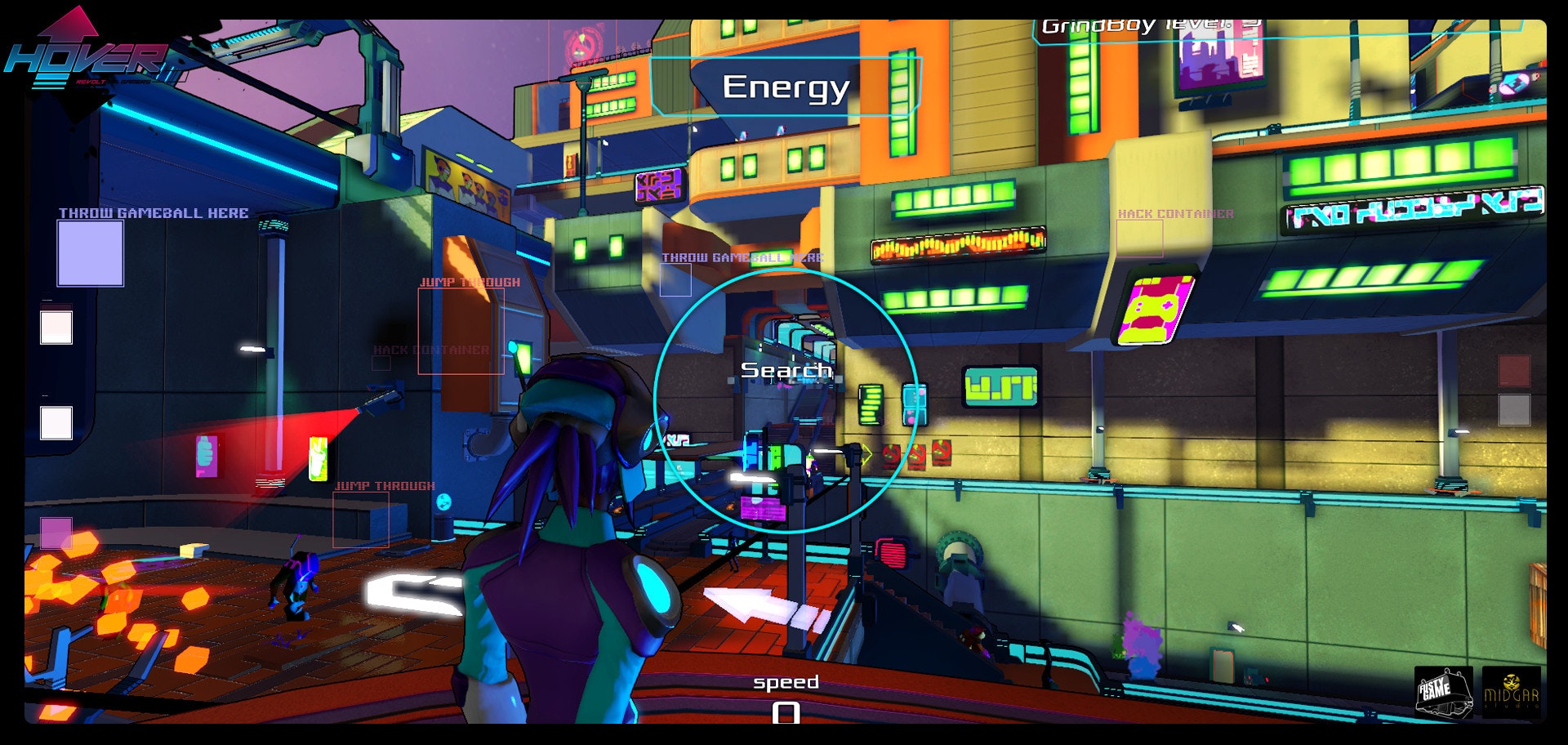This screenshot has height=745, width=1568.
Task: Click the Throw Gameball Here label on the left
Action: pos(150,212)
